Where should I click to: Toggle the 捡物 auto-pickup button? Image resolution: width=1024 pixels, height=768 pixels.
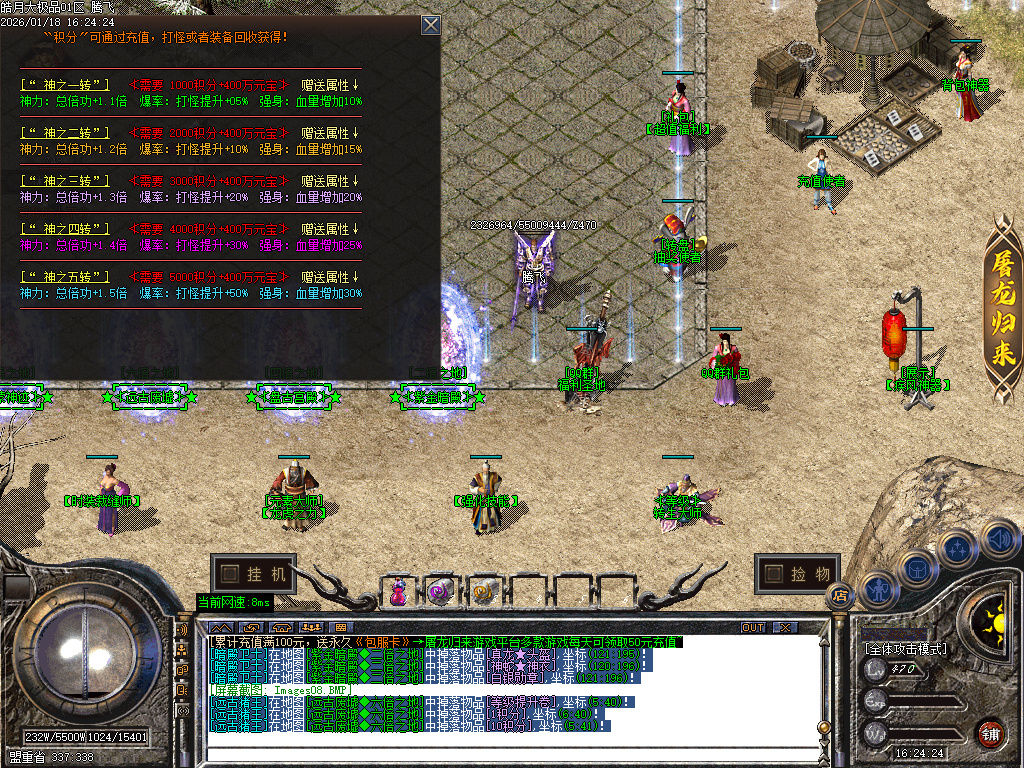[x=797, y=573]
